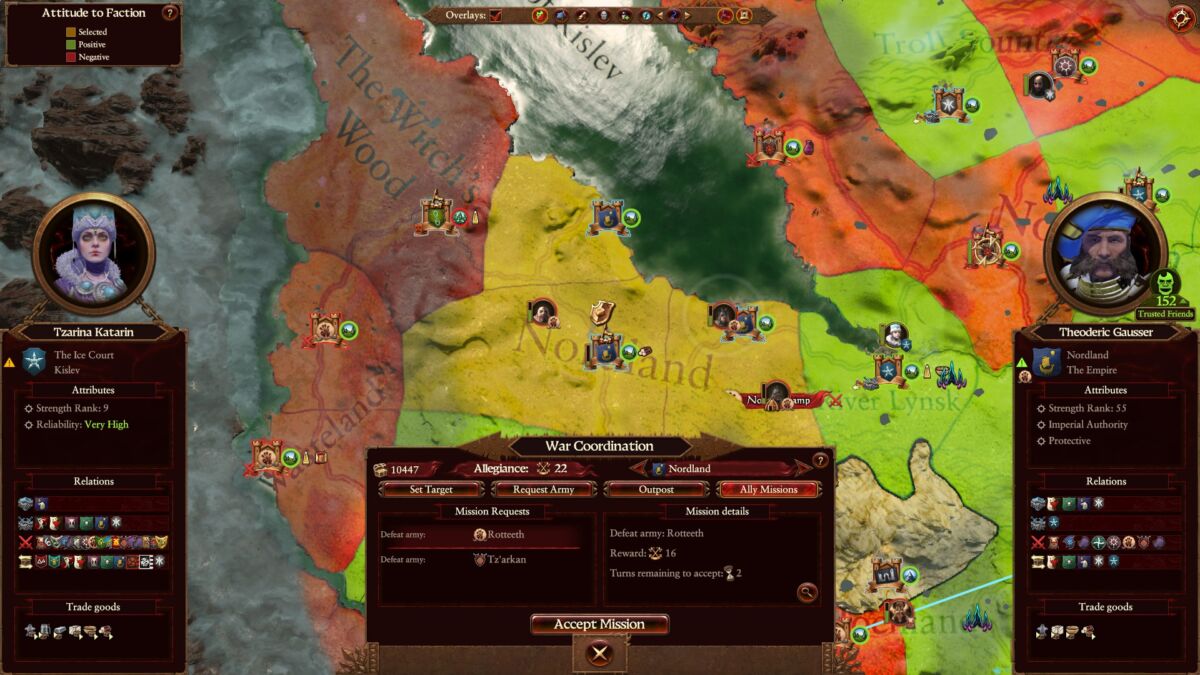Select the Outpost button

click(656, 490)
